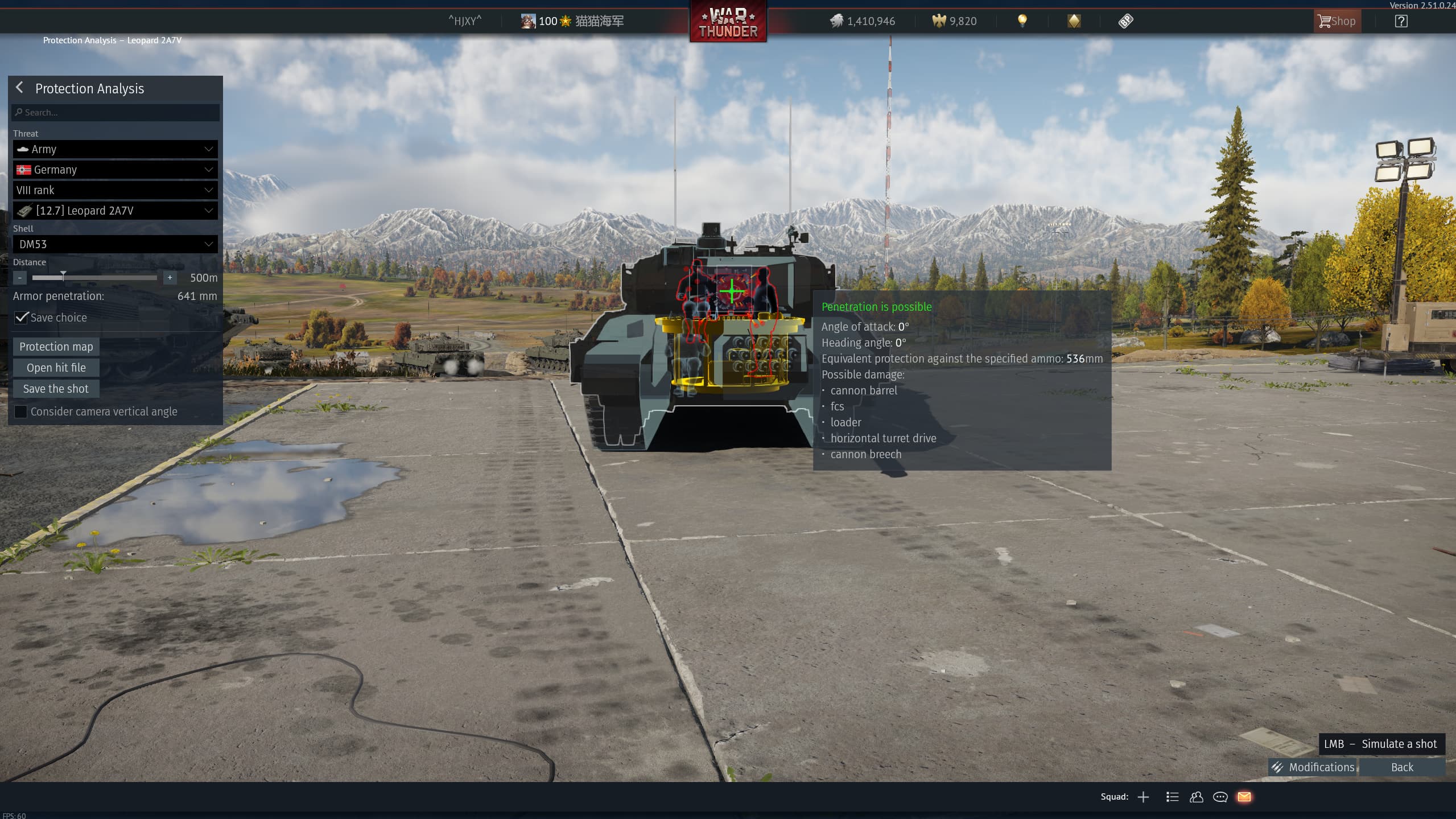Select the VIII rank dropdown entry

115,190
